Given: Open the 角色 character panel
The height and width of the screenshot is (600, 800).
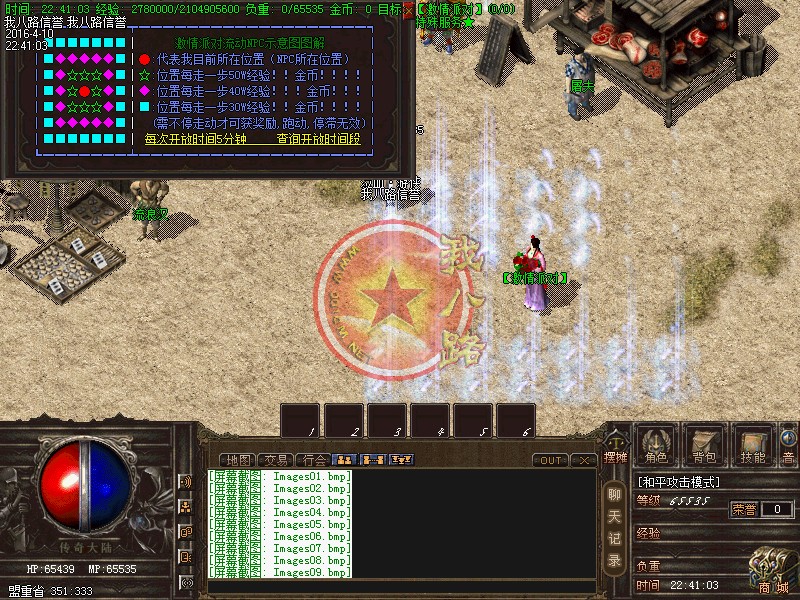Looking at the screenshot, I should [656, 444].
